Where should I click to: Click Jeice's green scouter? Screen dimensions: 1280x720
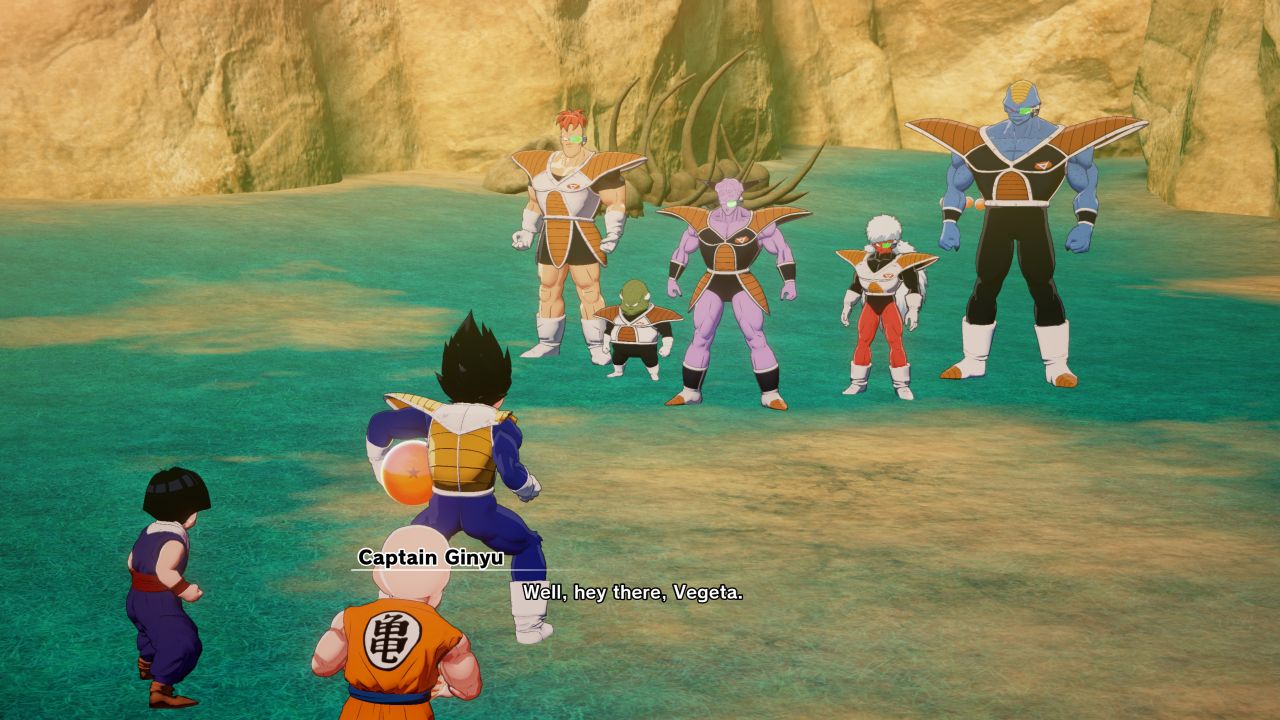click(888, 243)
